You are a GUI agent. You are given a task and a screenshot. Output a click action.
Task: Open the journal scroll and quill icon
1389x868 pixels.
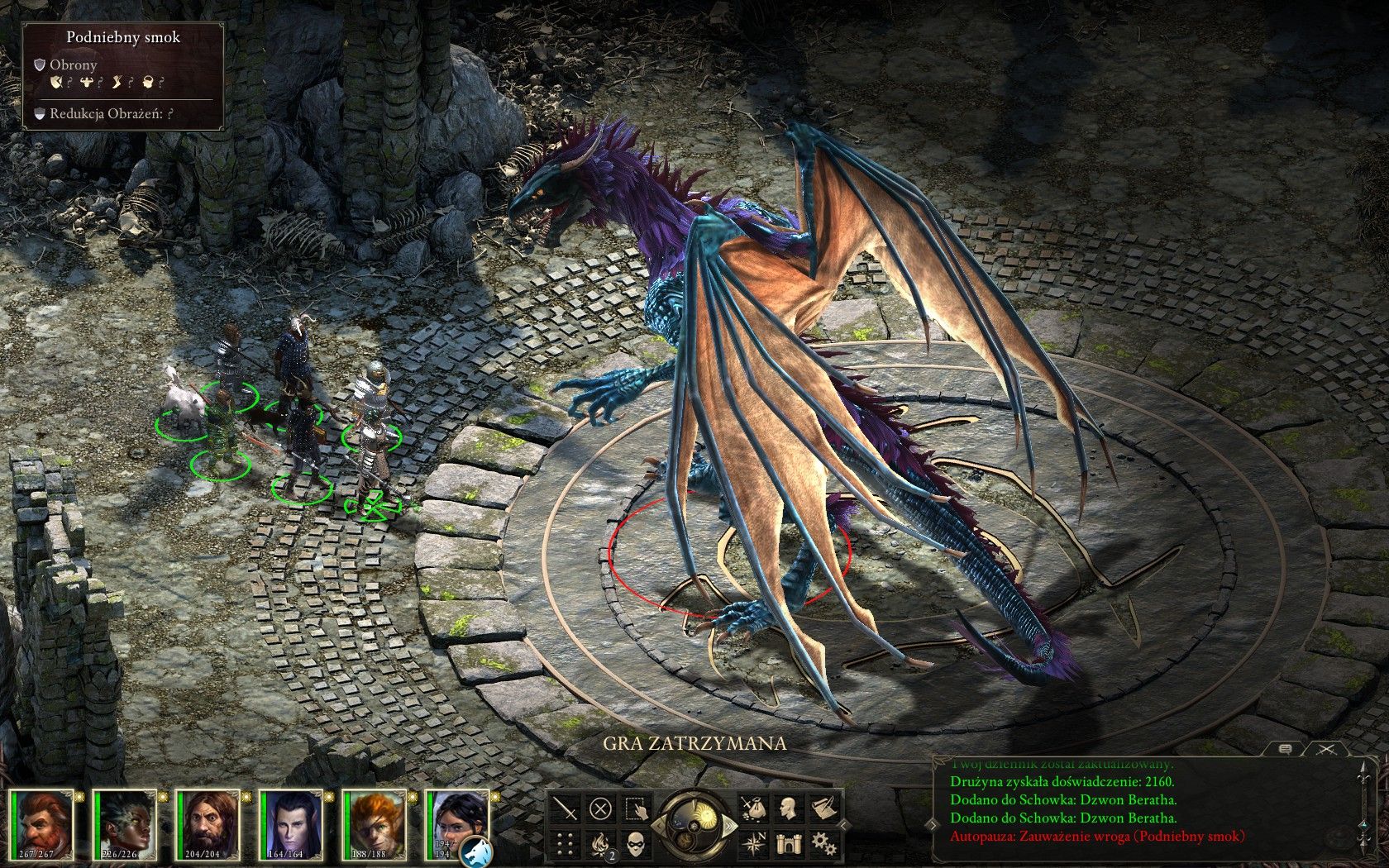coord(823,808)
